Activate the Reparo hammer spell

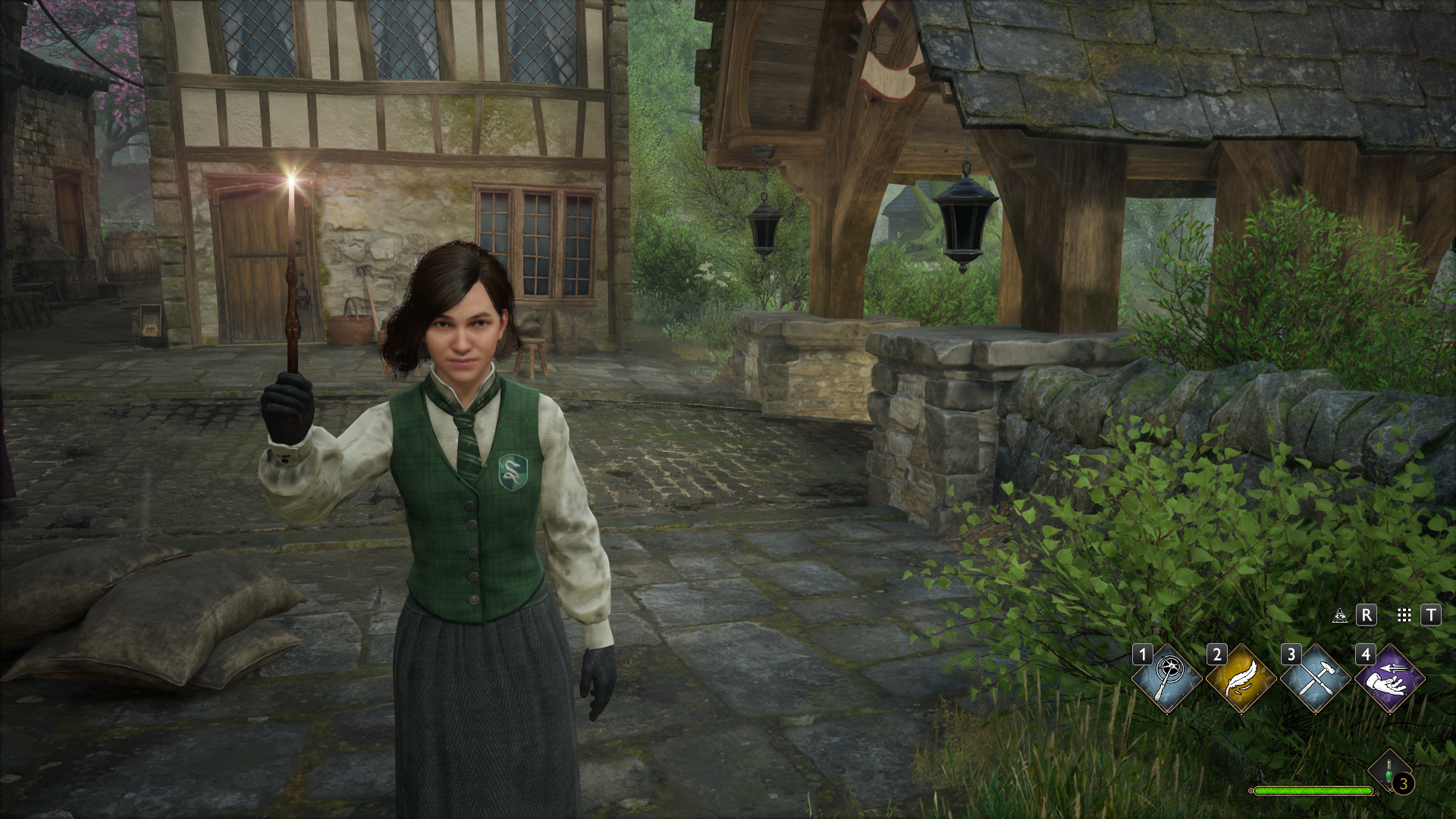point(1315,677)
